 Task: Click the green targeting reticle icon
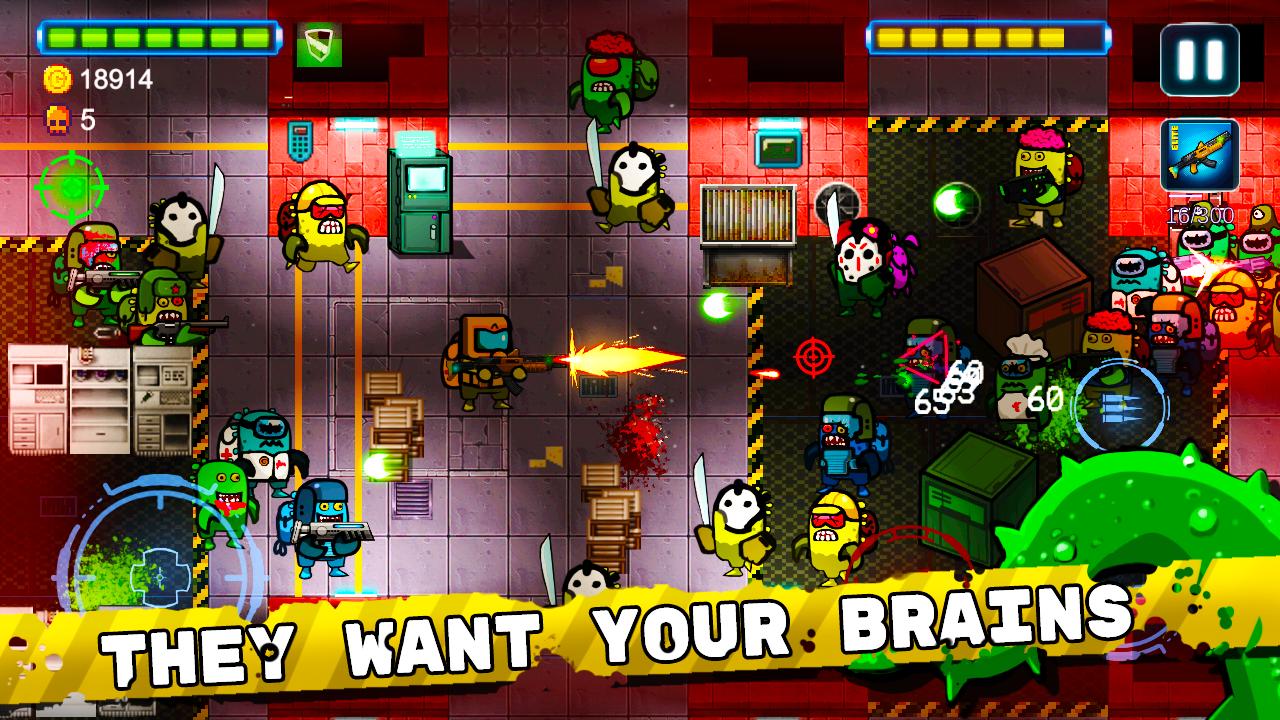click(74, 185)
